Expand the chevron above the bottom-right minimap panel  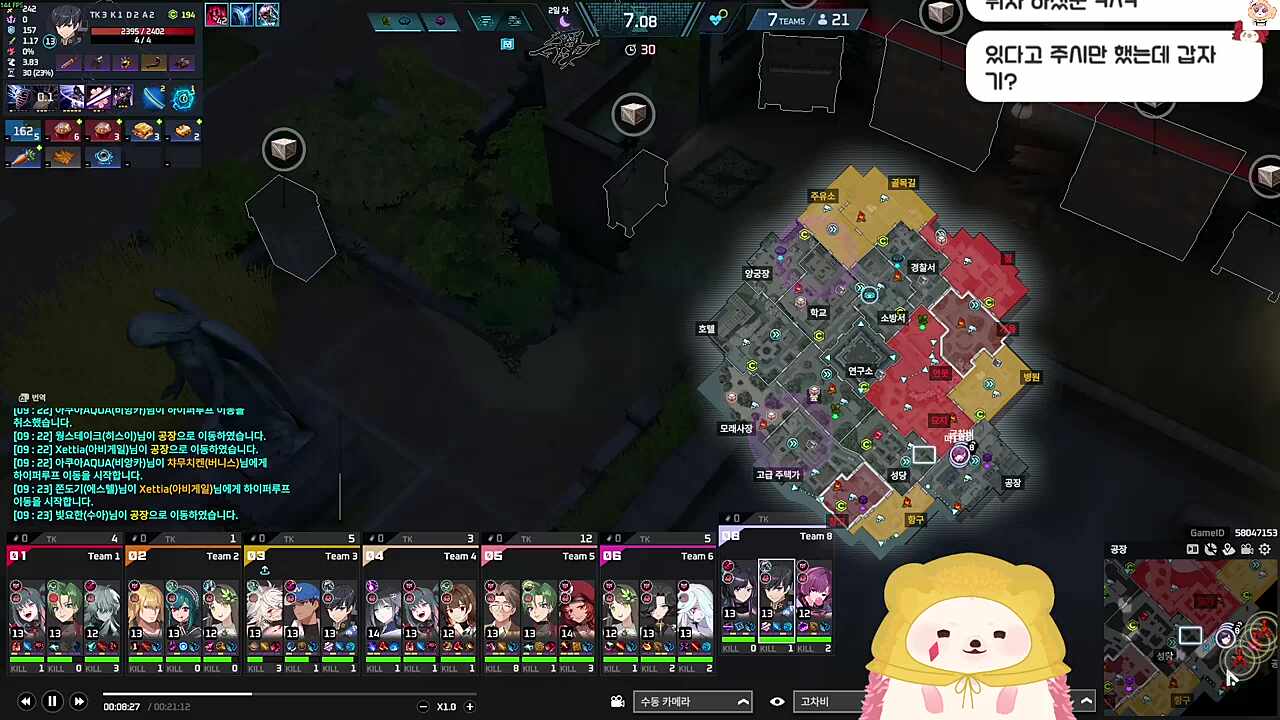pos(1086,700)
